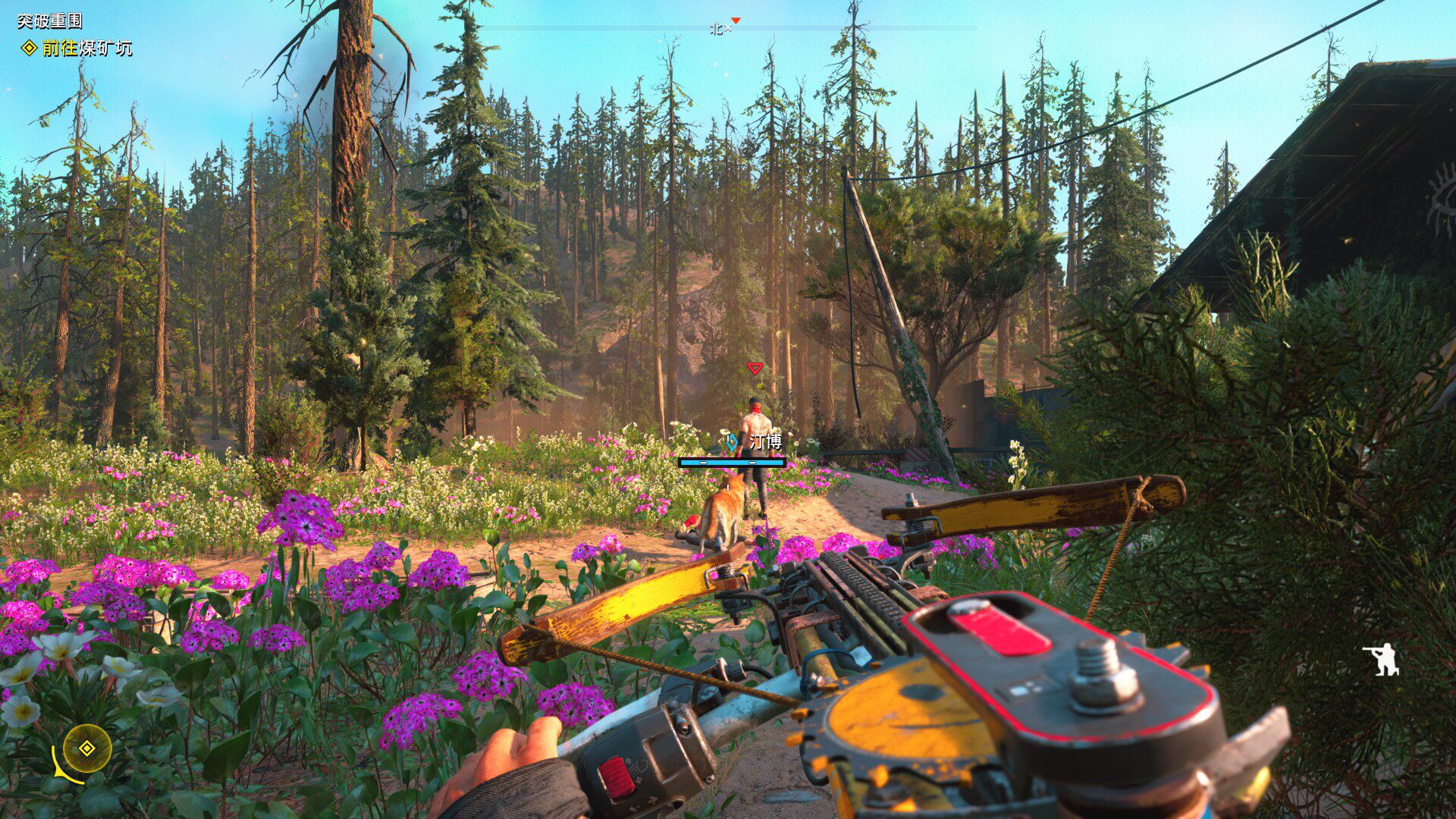Click the crouching soldier stance icon
The image size is (1456, 819).
pos(1382,660)
